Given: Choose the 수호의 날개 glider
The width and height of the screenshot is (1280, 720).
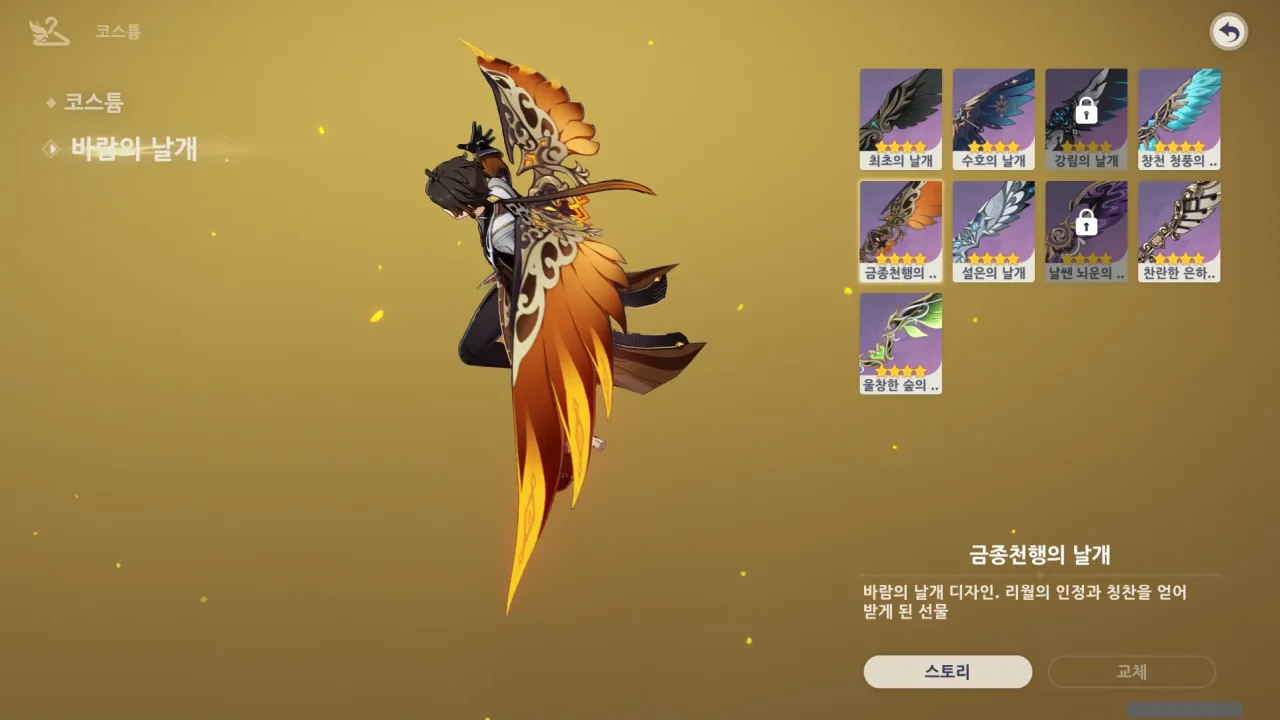Looking at the screenshot, I should tap(994, 118).
